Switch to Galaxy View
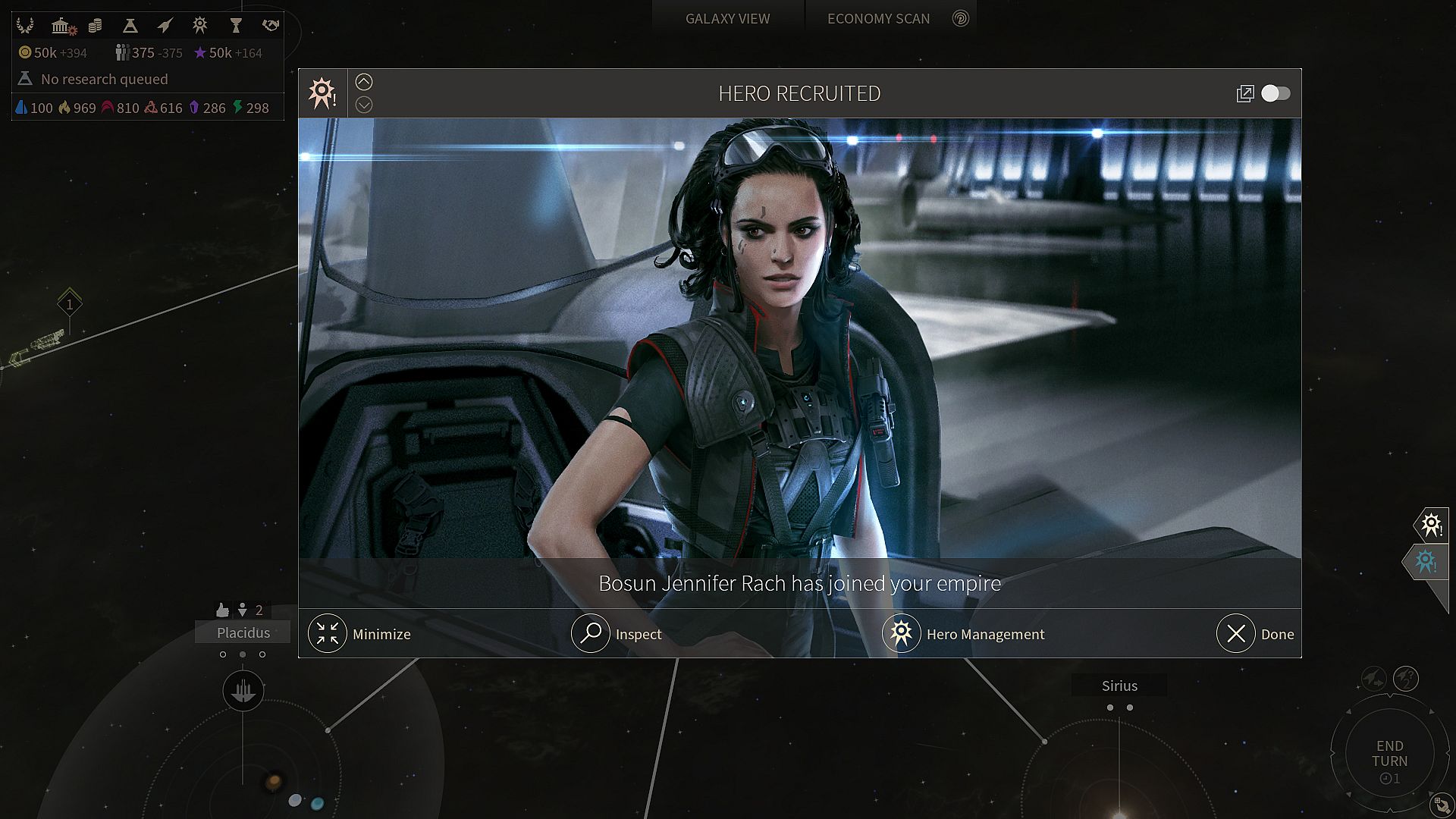Viewport: 1456px width, 819px height. pos(727,18)
